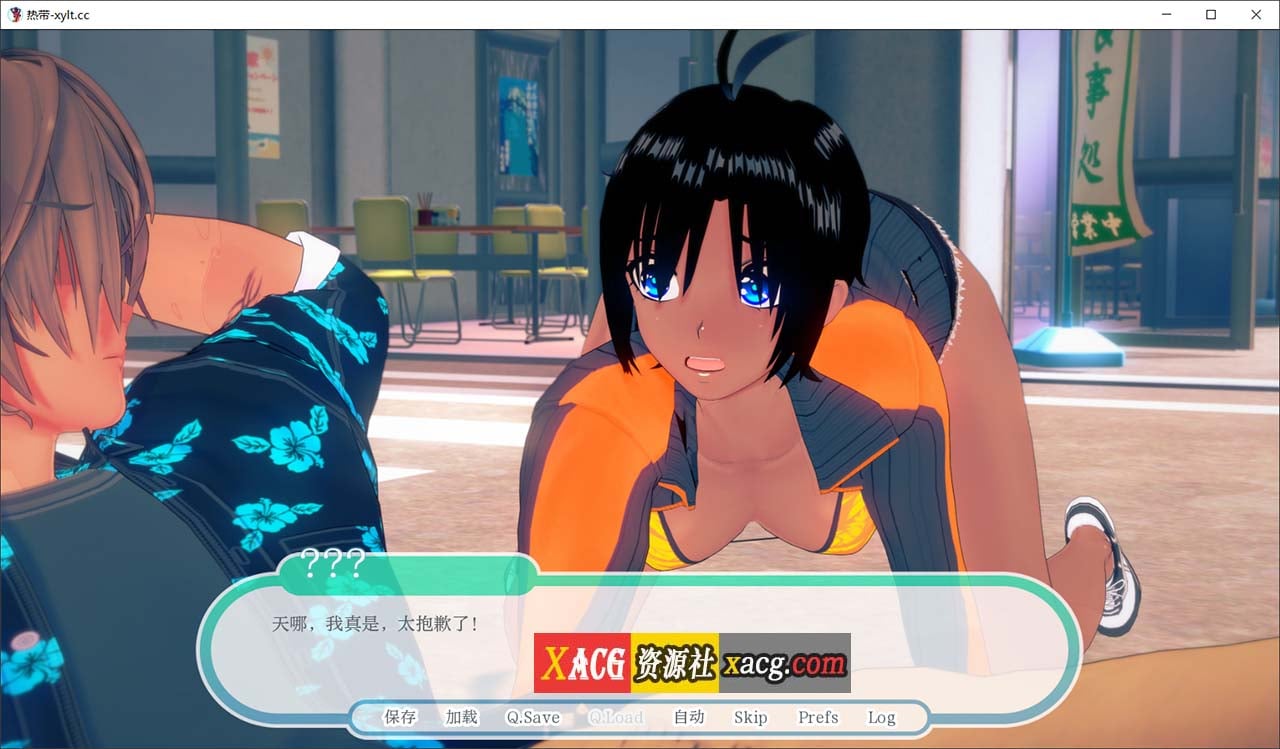Click Q.Load to quick-load the game
1280x749 pixels.
pyautogui.click(x=615, y=717)
